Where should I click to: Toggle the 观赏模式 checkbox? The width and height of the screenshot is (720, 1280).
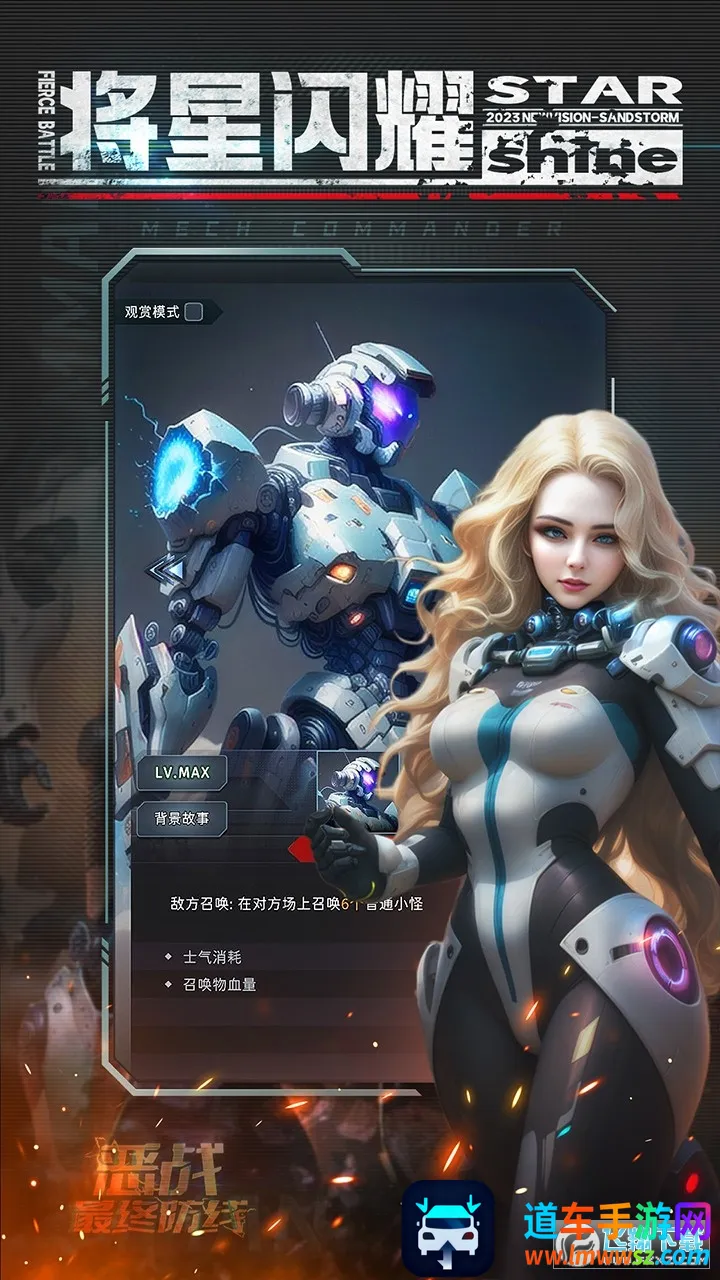pyautogui.click(x=194, y=312)
